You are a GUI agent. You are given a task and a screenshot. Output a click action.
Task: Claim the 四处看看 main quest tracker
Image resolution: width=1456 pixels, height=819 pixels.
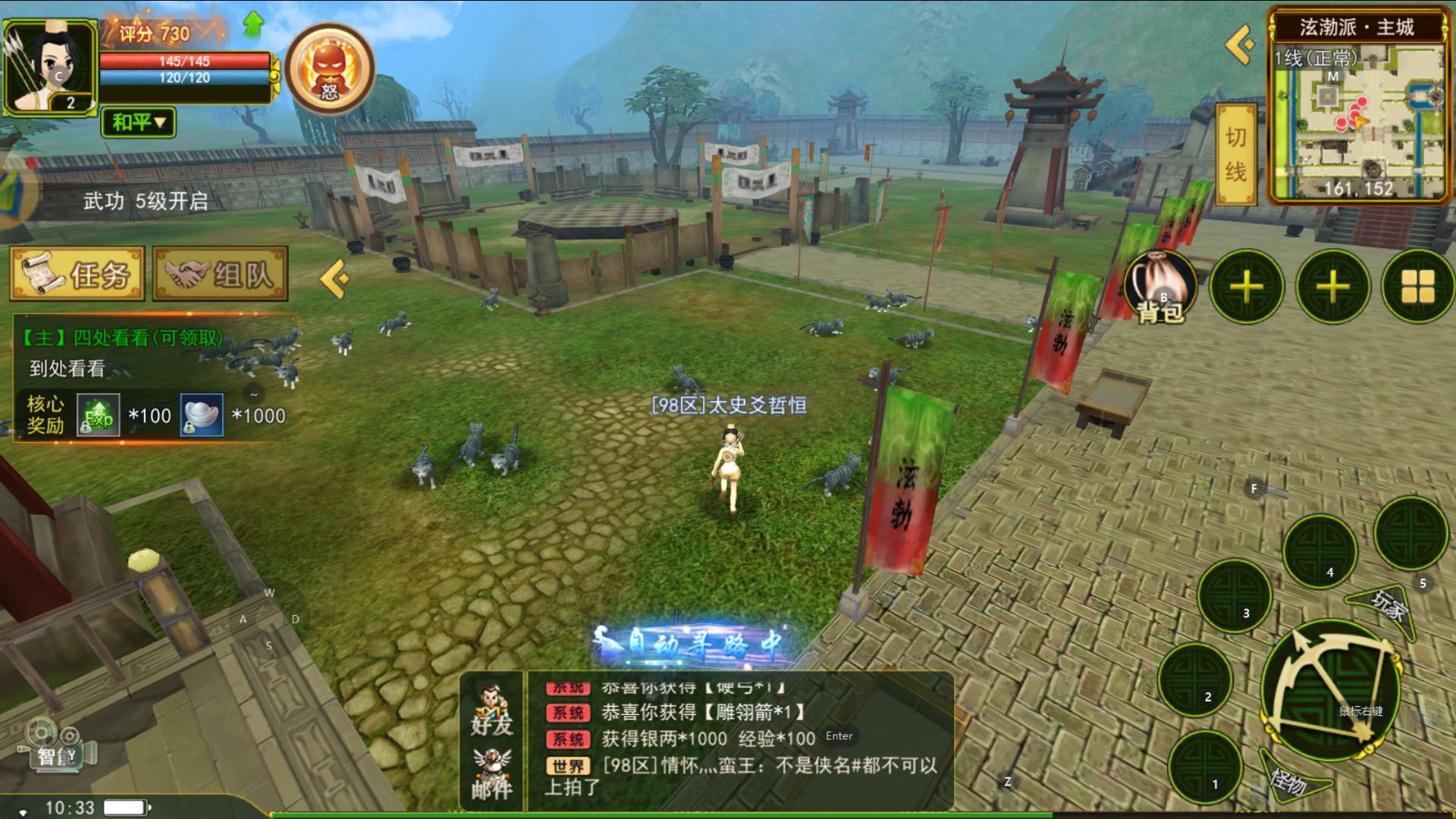(152, 353)
